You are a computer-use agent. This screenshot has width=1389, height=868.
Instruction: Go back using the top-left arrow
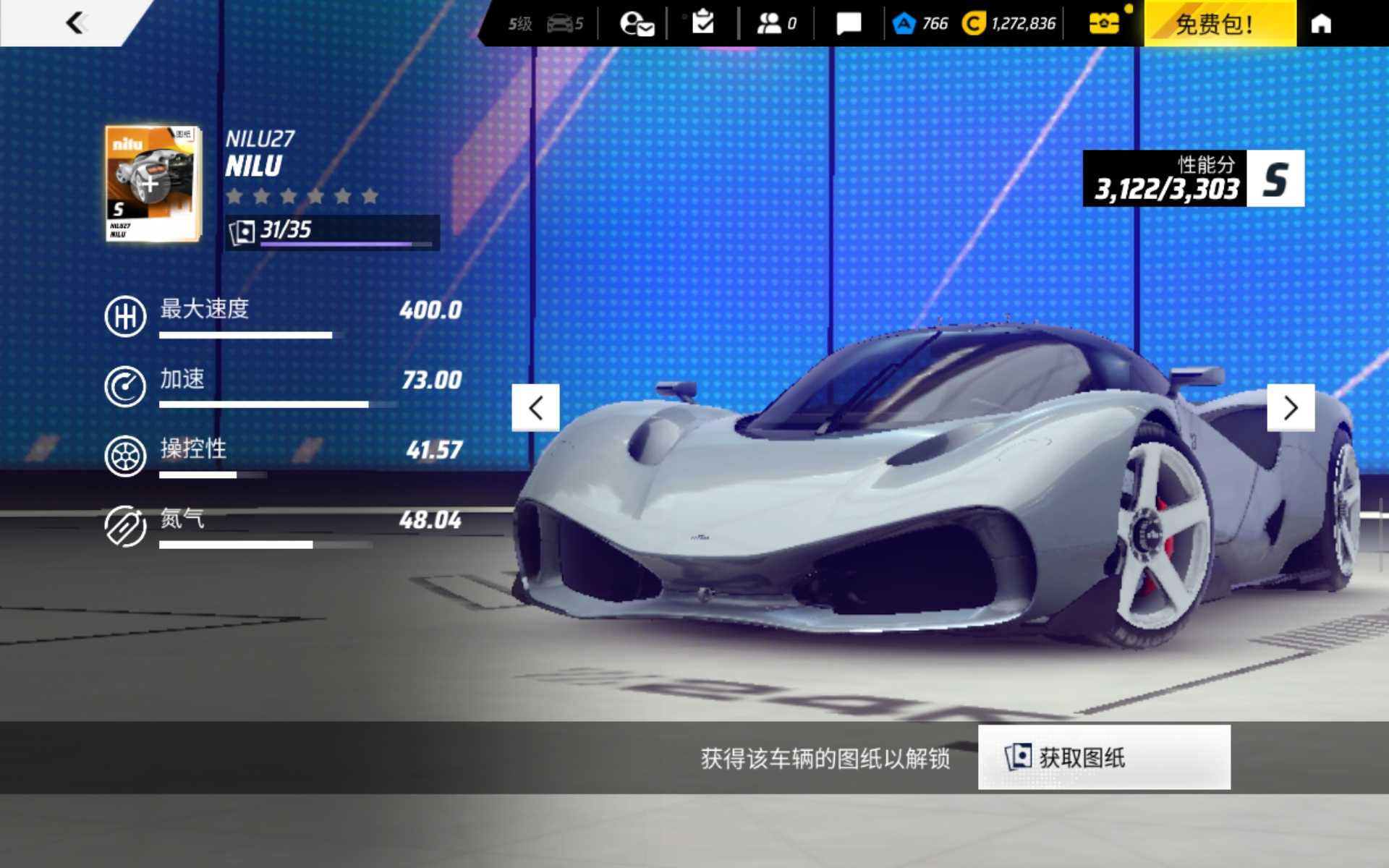tap(76, 23)
